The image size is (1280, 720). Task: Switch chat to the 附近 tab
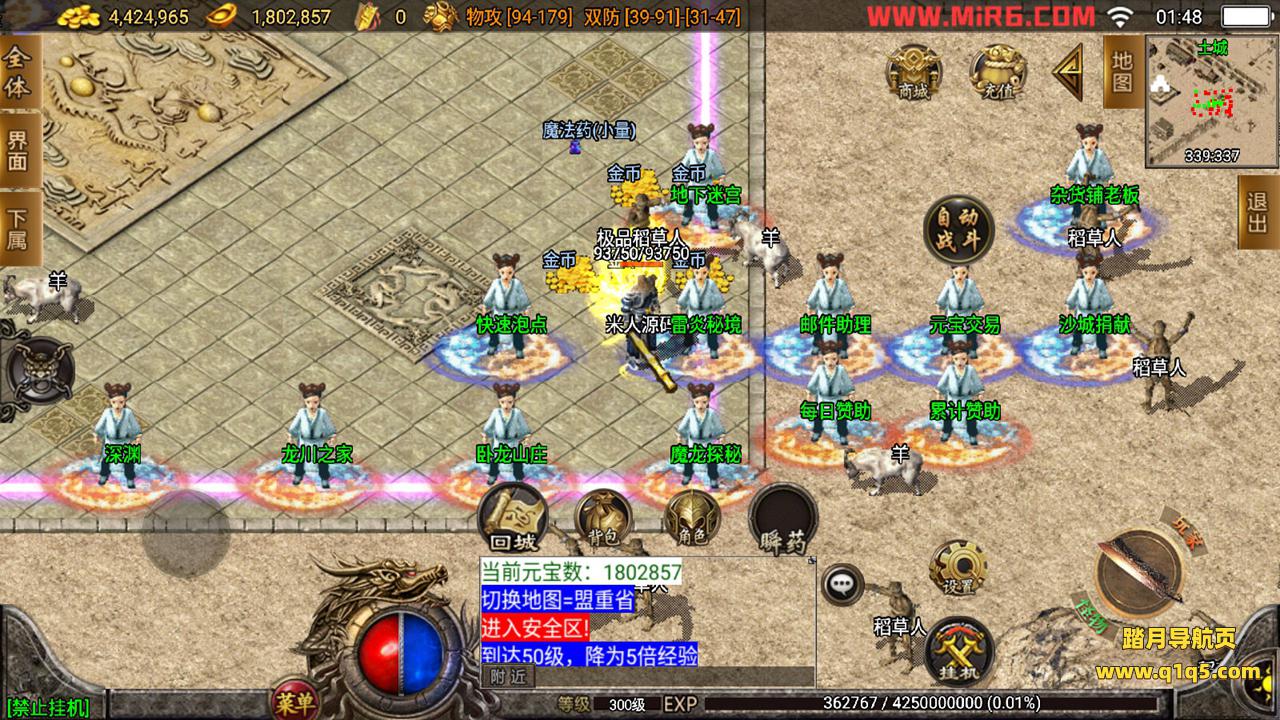point(508,676)
